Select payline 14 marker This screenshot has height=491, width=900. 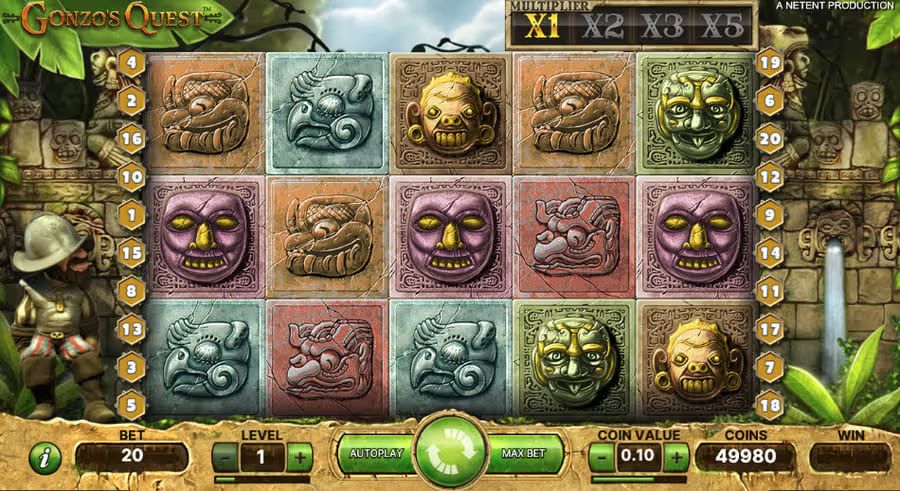click(x=769, y=253)
